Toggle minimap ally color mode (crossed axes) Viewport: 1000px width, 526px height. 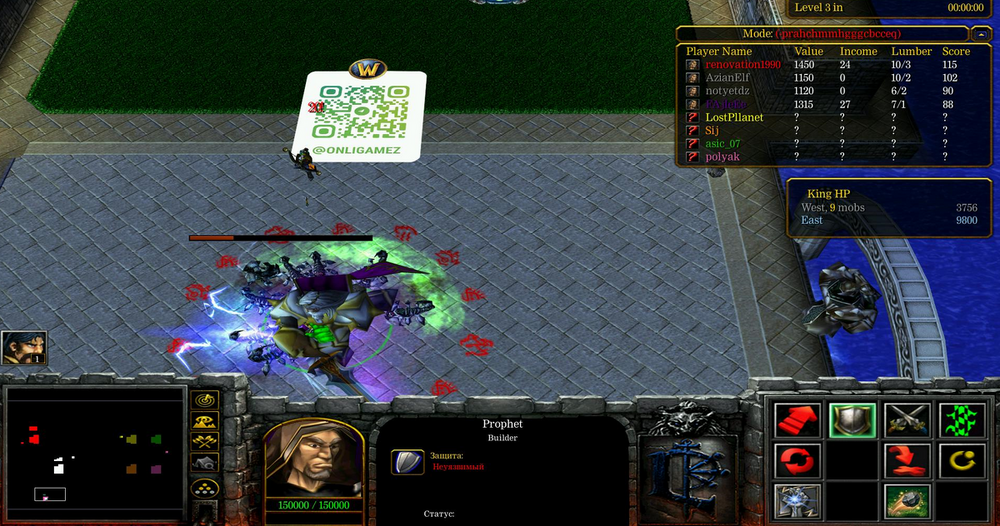[x=205, y=441]
